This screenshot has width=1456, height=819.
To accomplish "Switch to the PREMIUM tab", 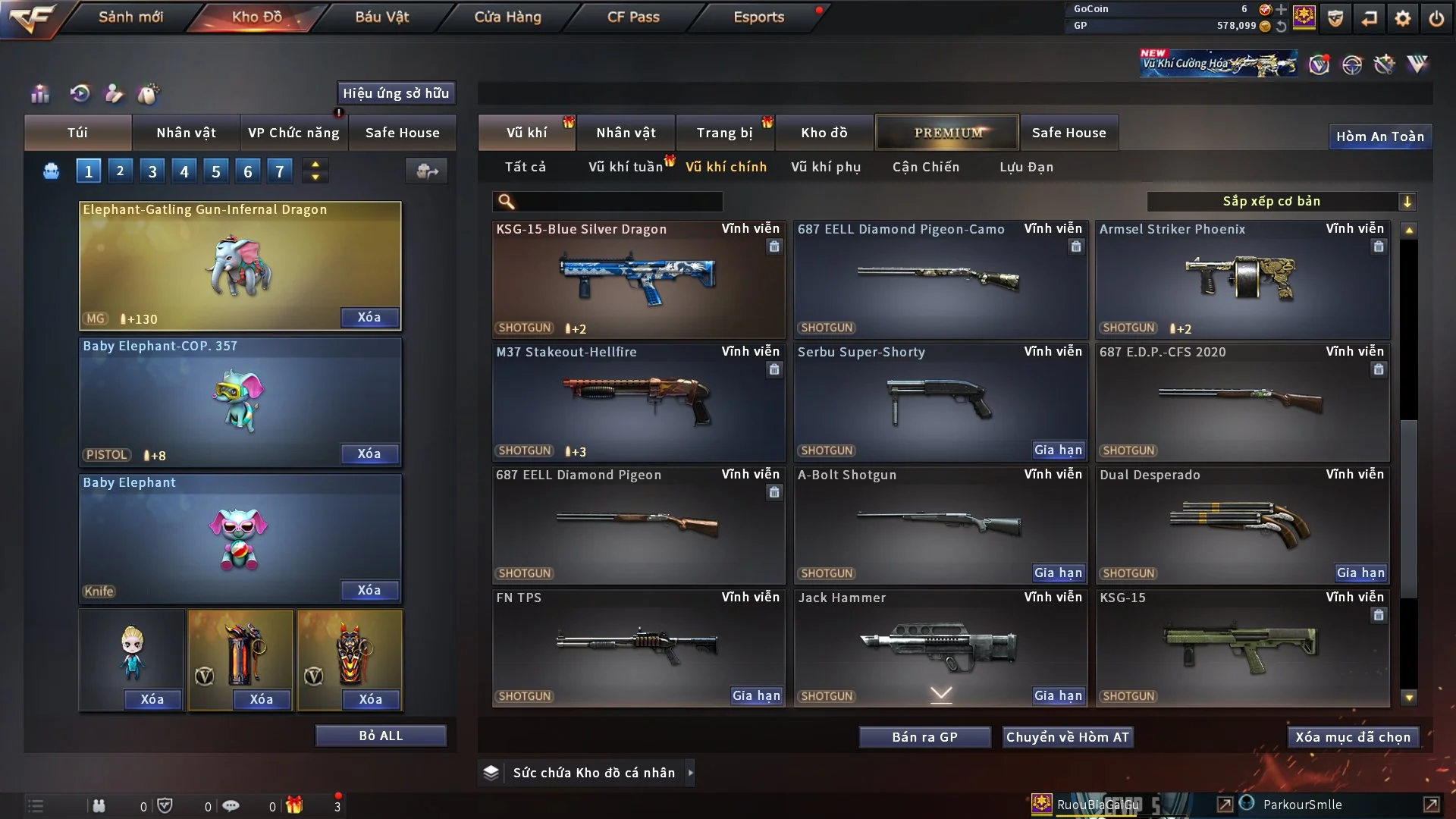I will click(x=947, y=133).
